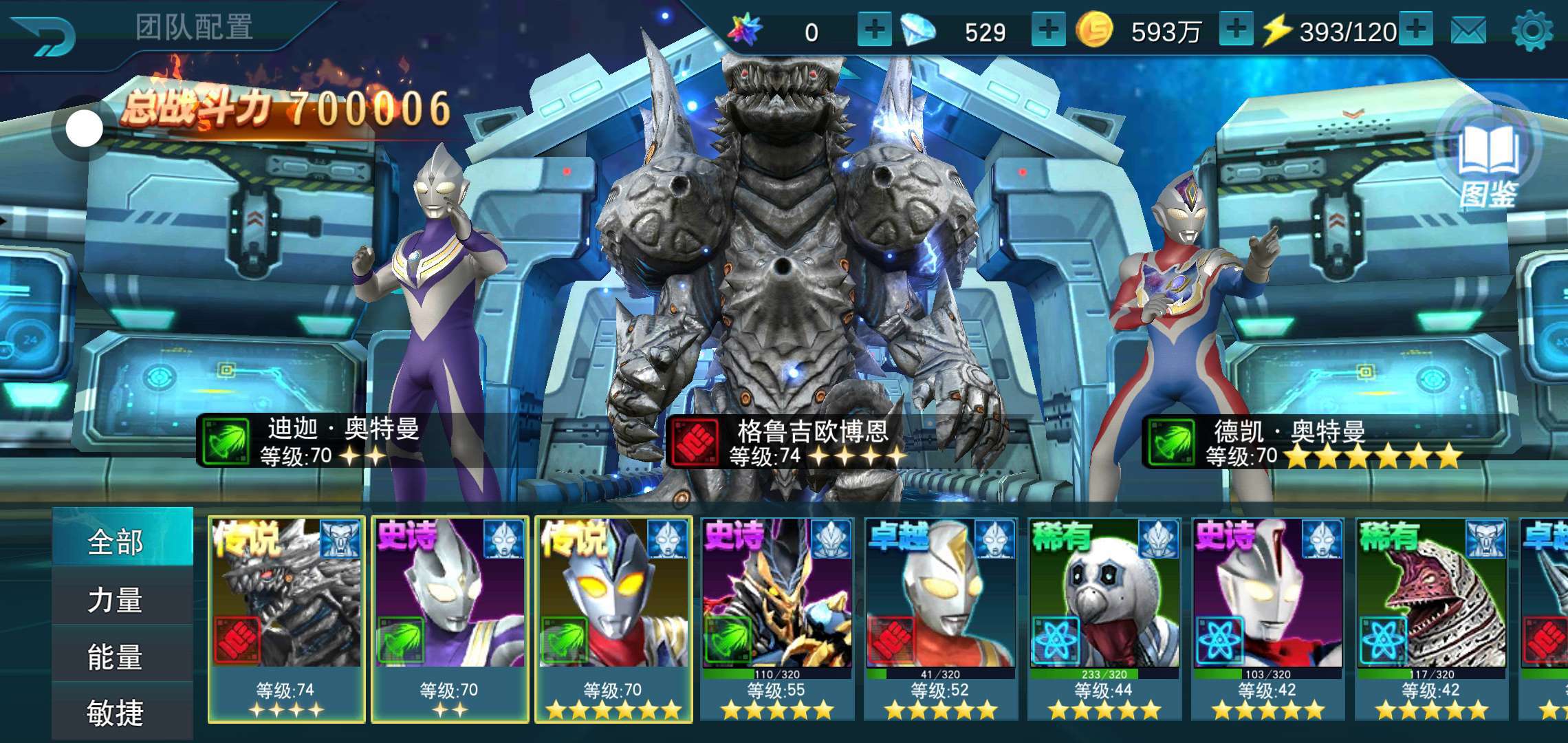Choose the level 55 epic dark armored card
This screenshot has width=1568, height=743.
(x=777, y=619)
